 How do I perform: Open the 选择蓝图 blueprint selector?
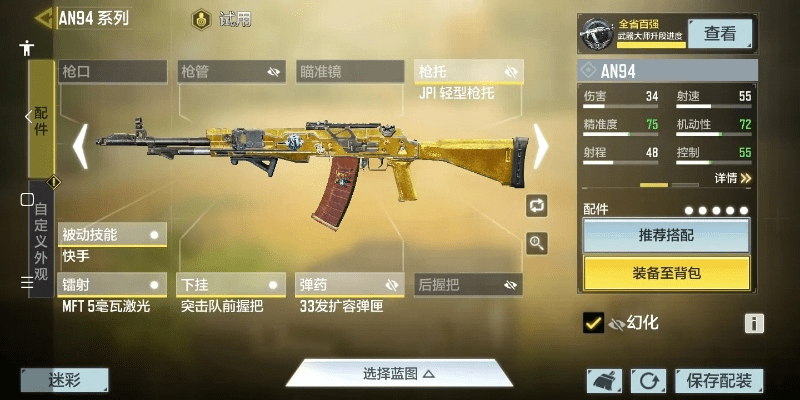point(398,374)
